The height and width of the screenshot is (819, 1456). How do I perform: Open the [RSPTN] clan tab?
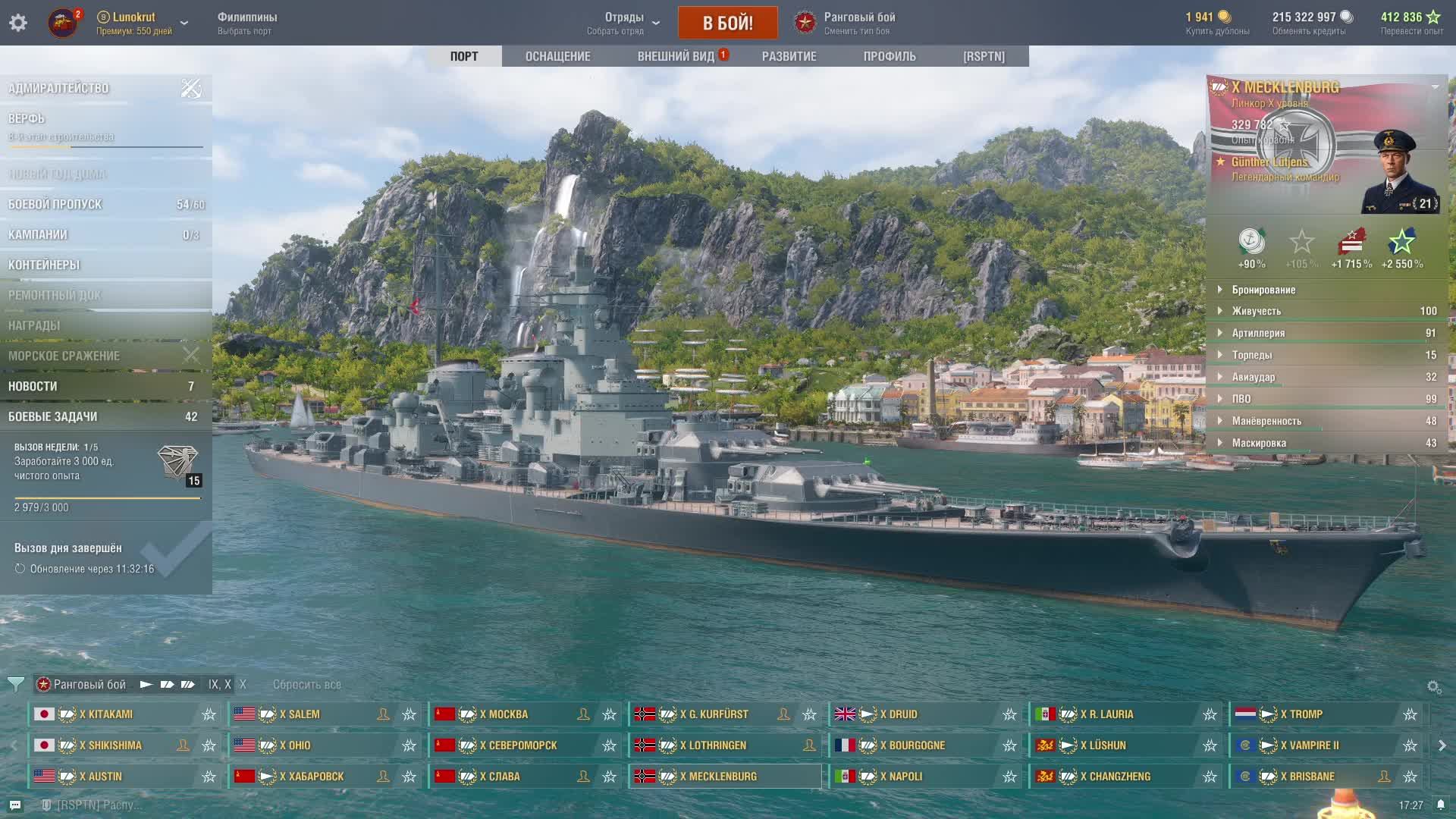(984, 56)
